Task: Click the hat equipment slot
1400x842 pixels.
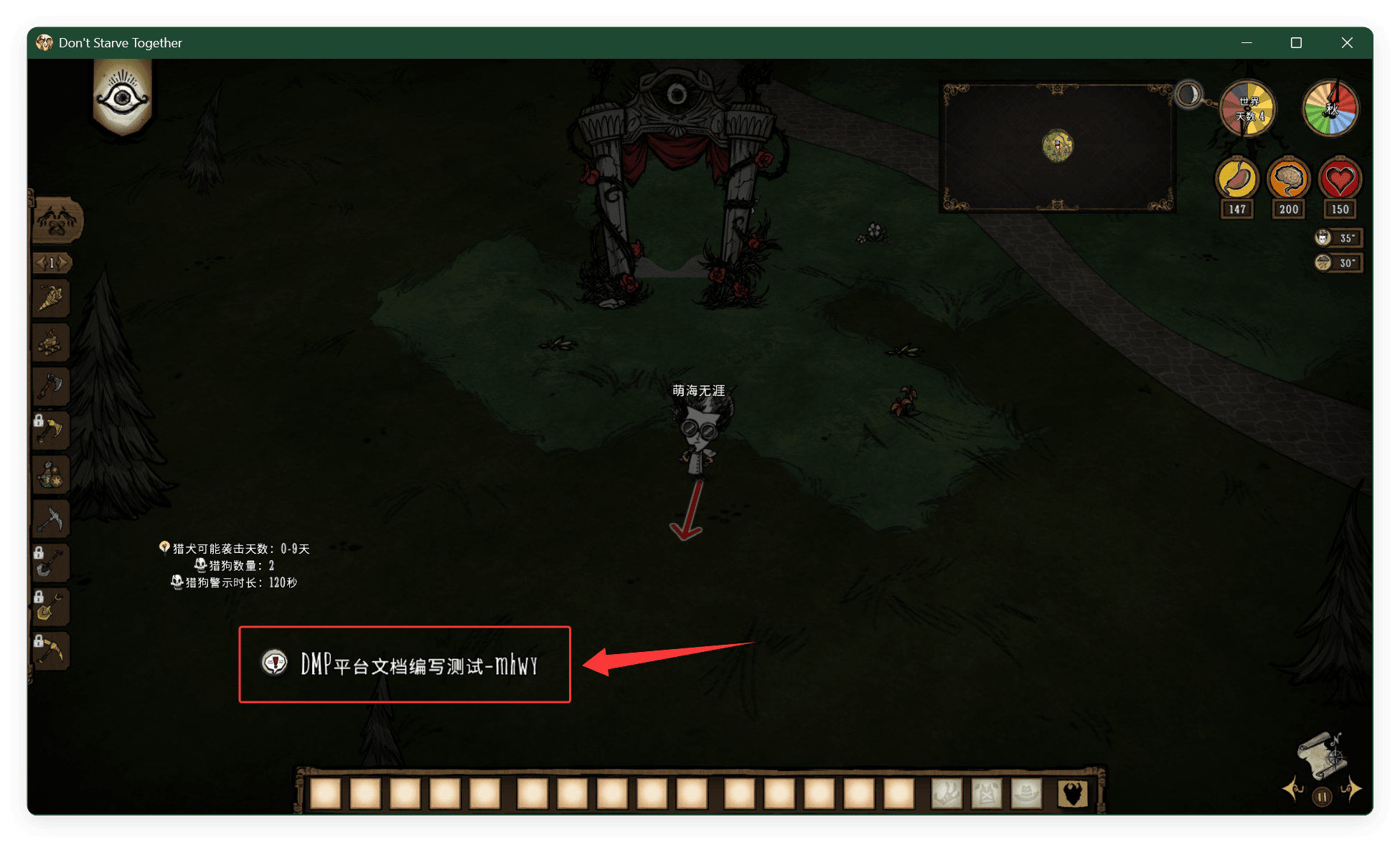Action: click(1027, 794)
